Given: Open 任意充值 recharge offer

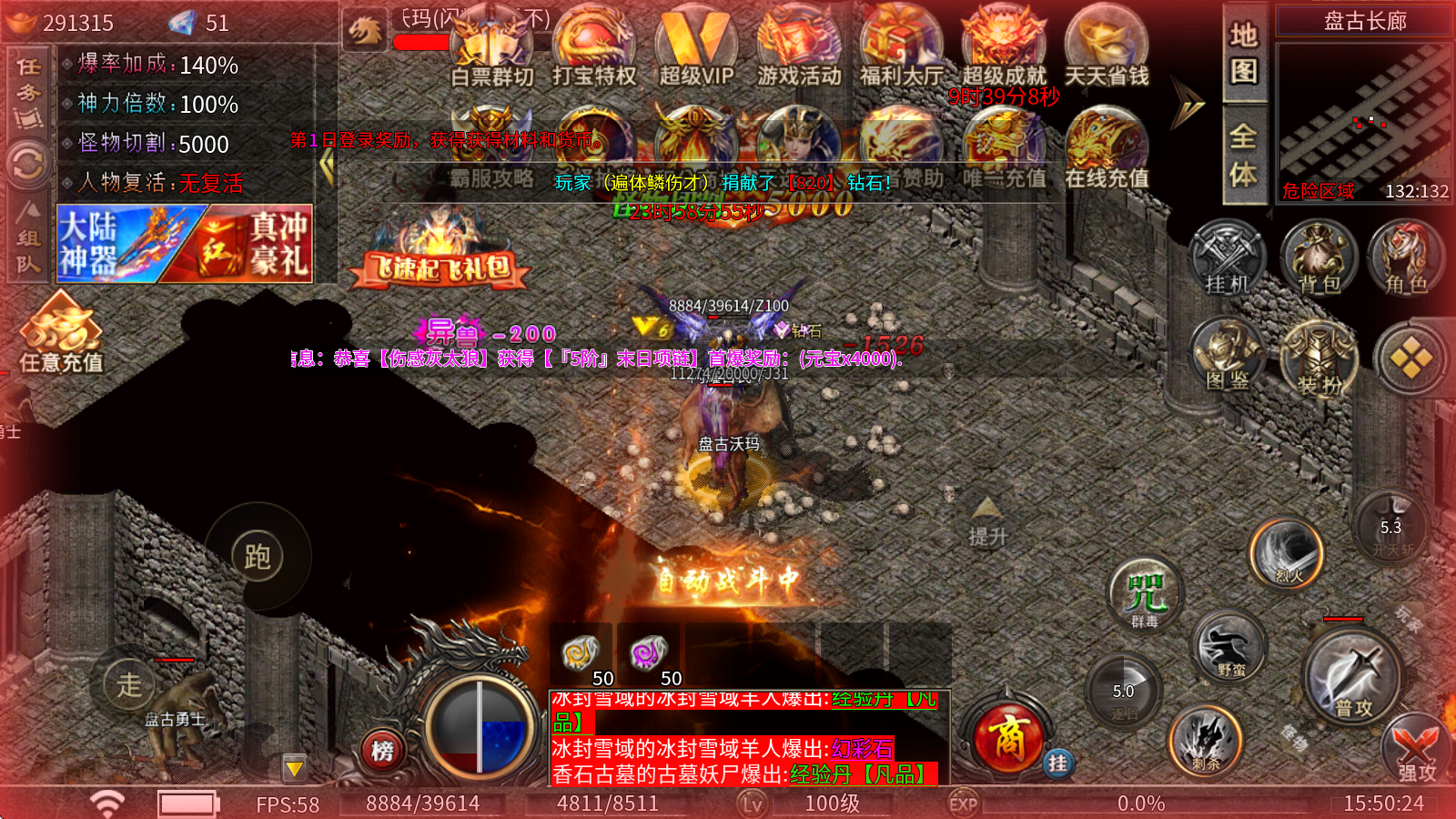Looking at the screenshot, I should tap(61, 335).
